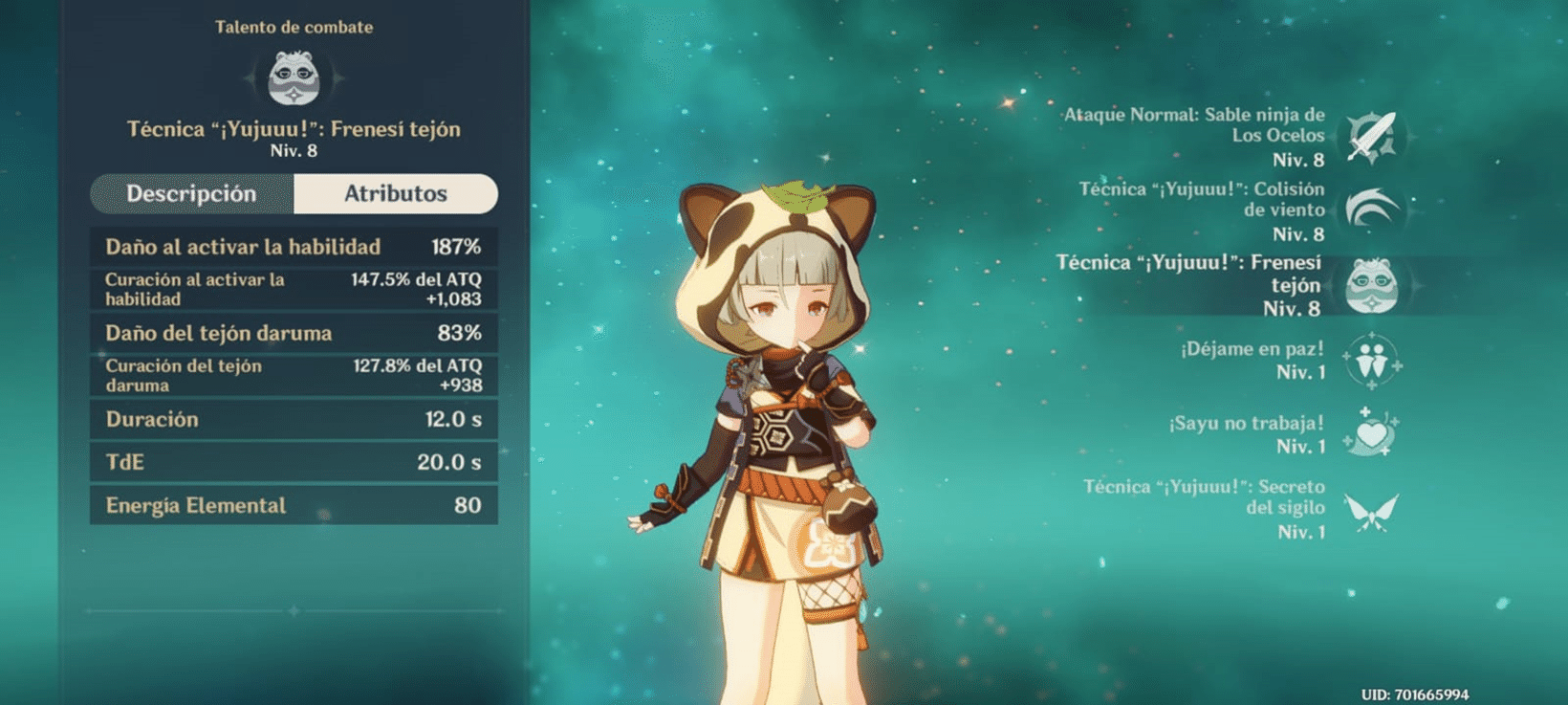
Task: Click the Daño al activar la habilidad row
Action: [292, 246]
